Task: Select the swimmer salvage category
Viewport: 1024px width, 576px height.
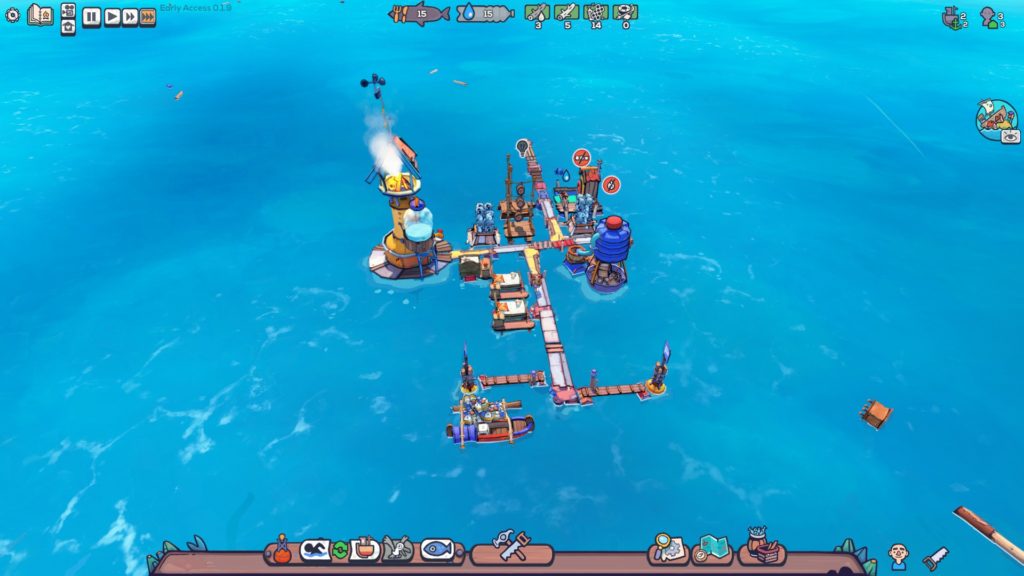Action: coord(315,549)
